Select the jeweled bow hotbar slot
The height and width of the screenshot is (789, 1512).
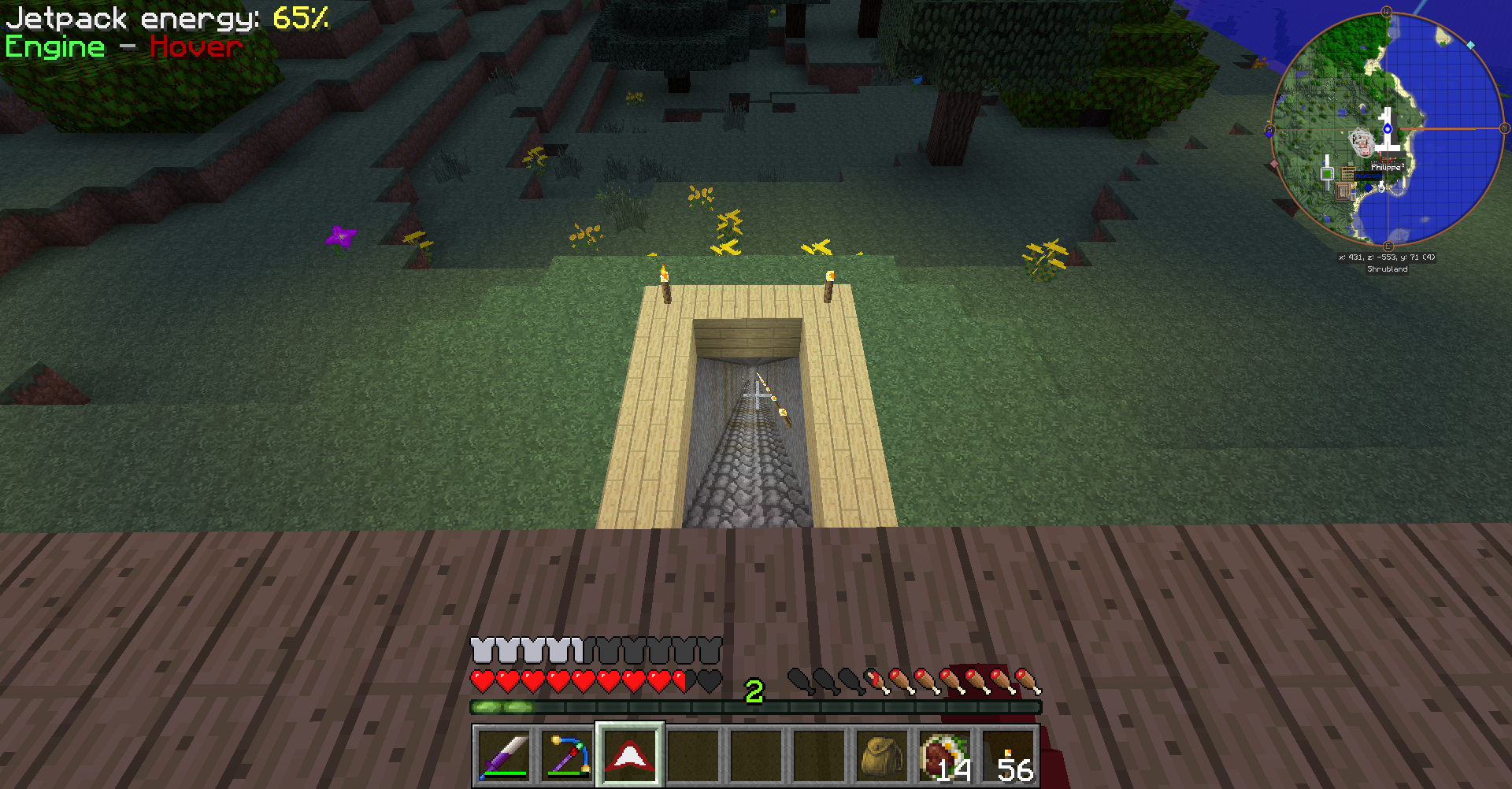click(567, 756)
